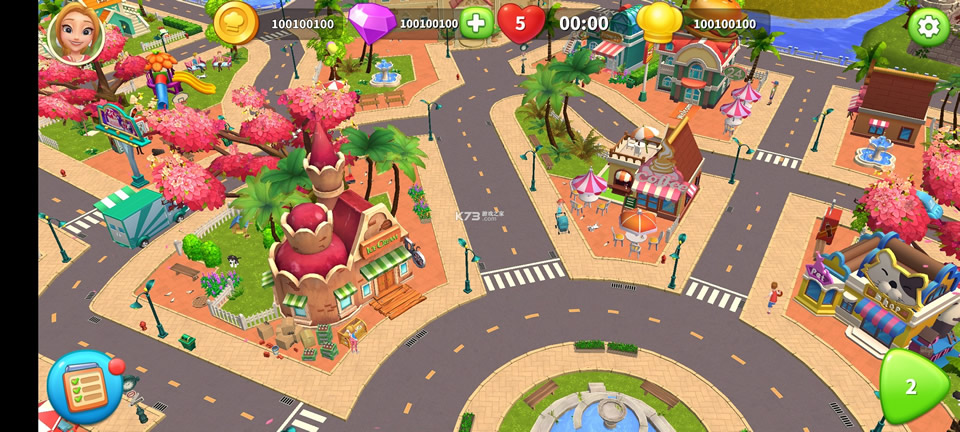The image size is (960, 432).
Task: Click the green plus button to add gems
Action: click(x=476, y=23)
